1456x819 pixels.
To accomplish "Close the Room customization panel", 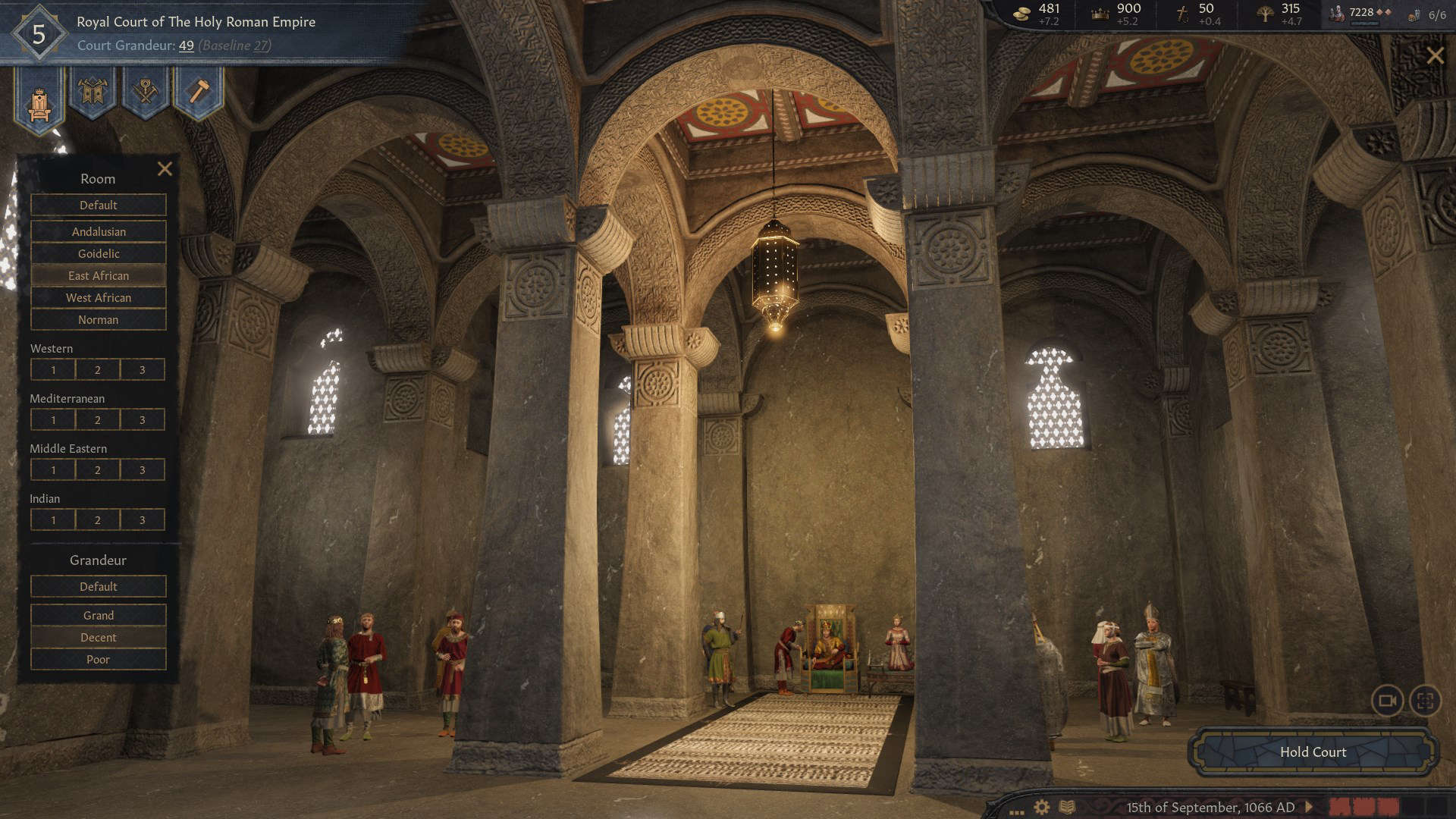I will click(165, 169).
